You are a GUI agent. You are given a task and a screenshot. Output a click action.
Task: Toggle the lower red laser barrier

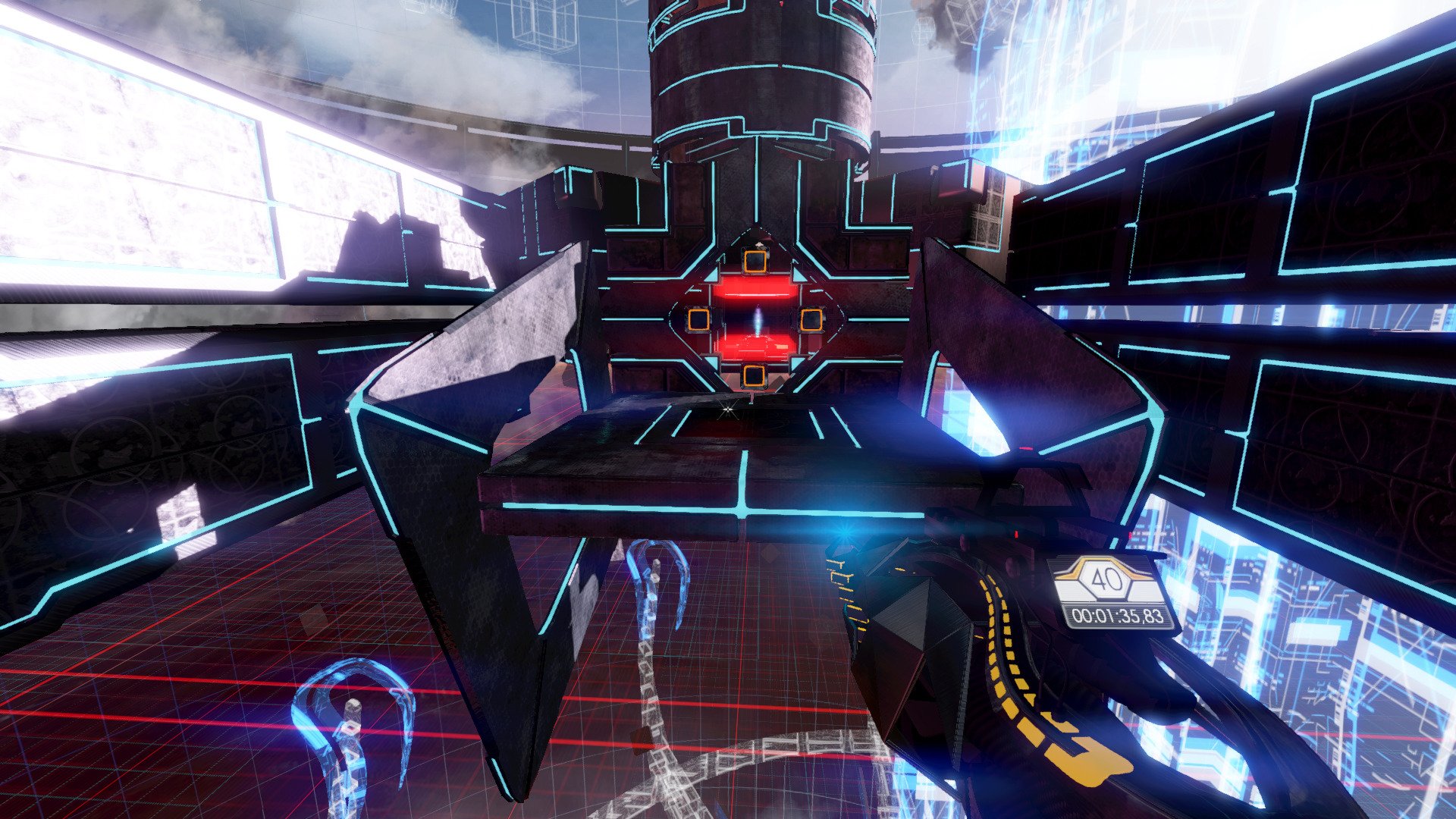point(755,347)
